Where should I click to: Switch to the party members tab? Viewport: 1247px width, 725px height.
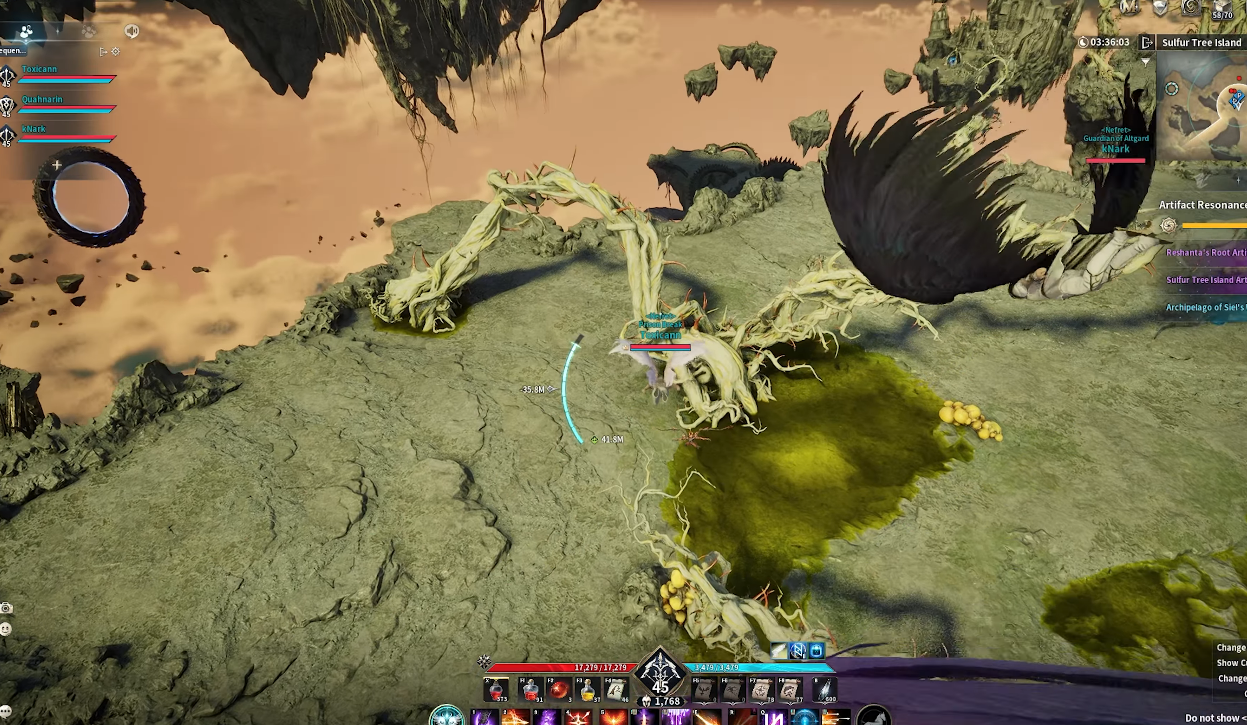26,31
